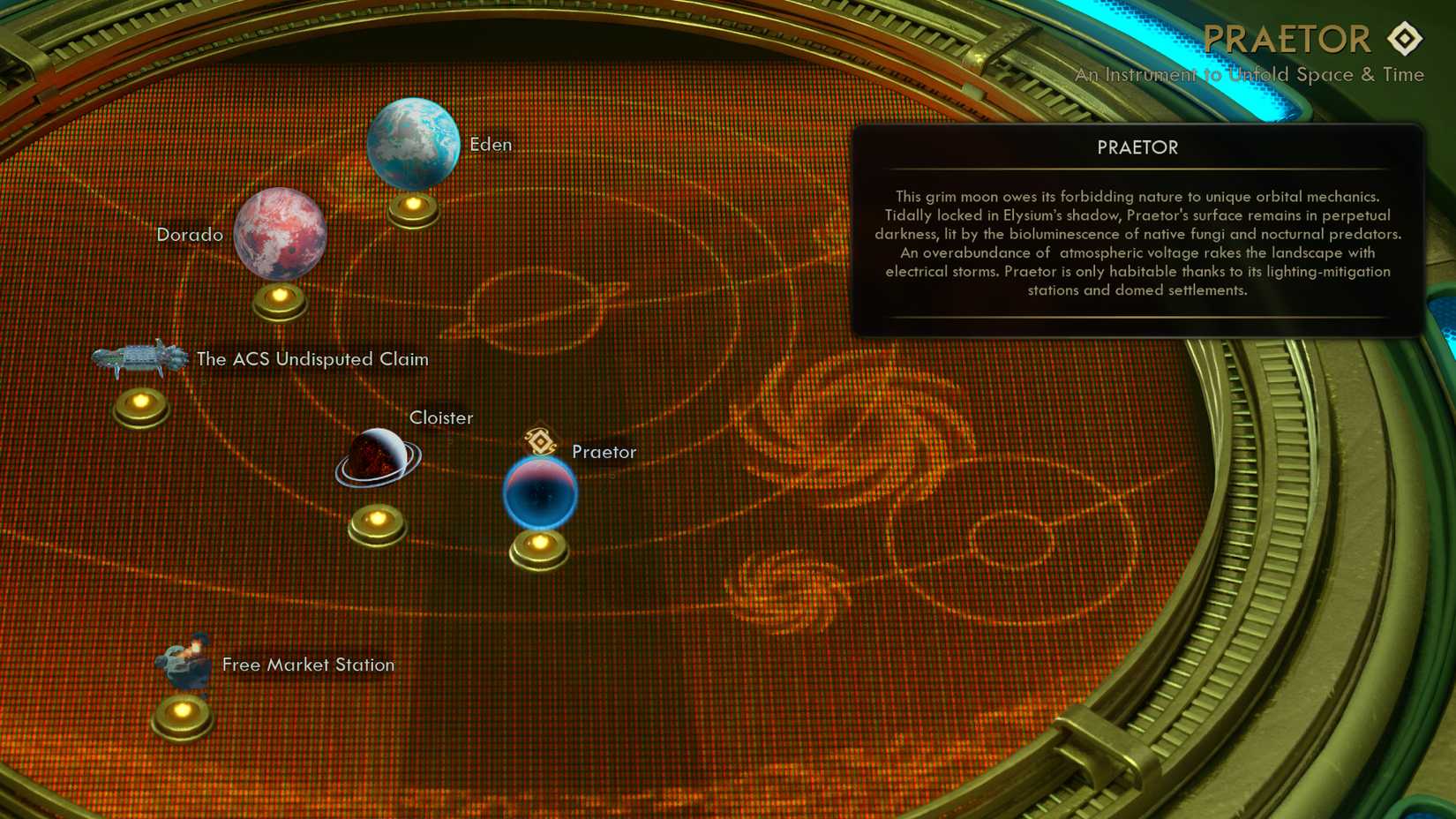Select the Praetor moon on the star map
This screenshot has height=819, width=1456.
(539, 492)
